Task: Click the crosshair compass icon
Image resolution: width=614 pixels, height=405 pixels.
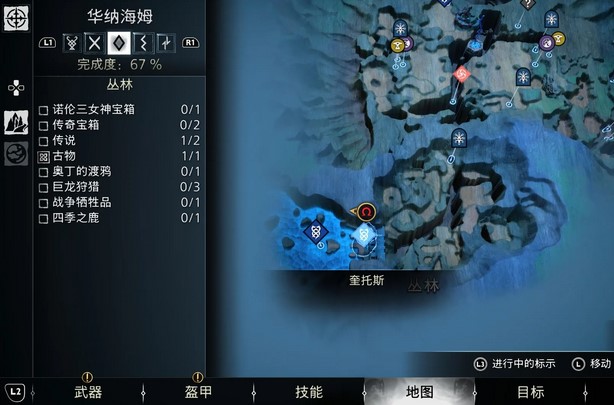Action: pyautogui.click(x=15, y=18)
